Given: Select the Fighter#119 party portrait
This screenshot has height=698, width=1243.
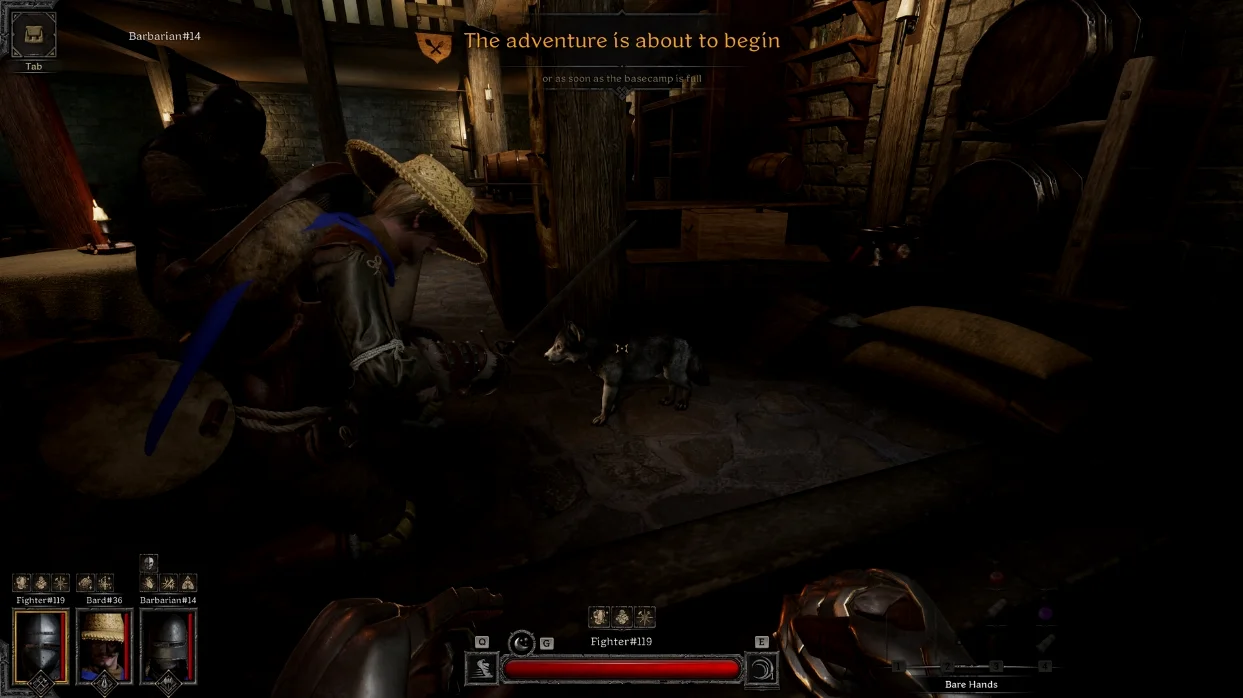Looking at the screenshot, I should [x=41, y=644].
